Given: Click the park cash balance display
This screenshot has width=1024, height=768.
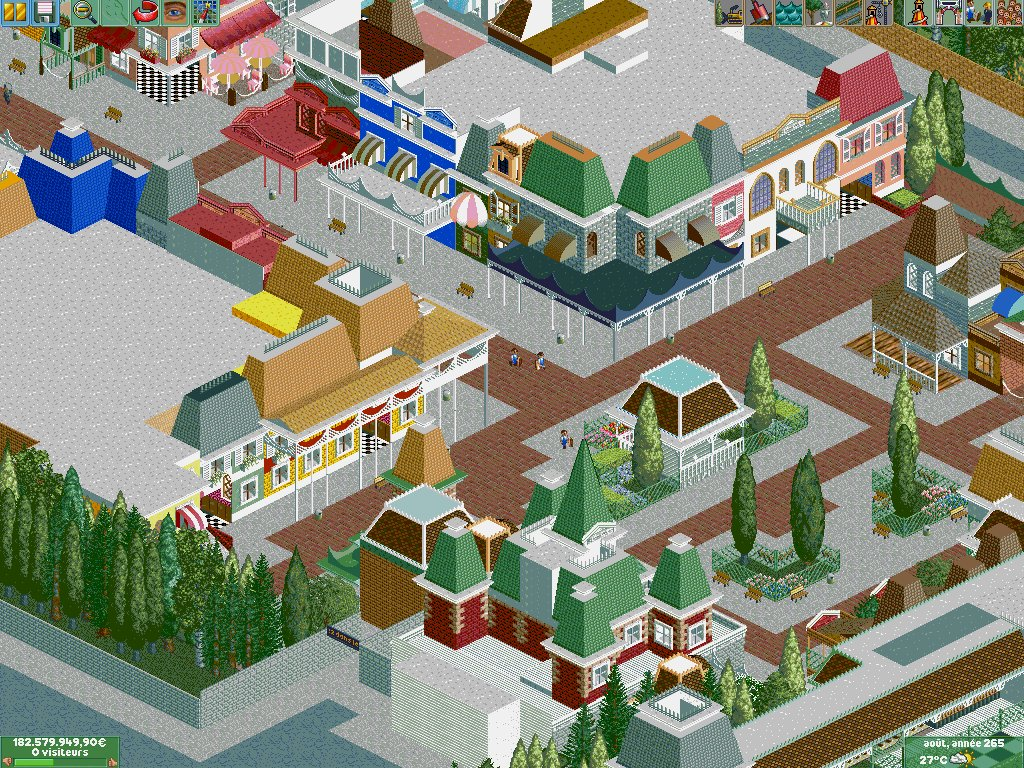Looking at the screenshot, I should [x=60, y=743].
